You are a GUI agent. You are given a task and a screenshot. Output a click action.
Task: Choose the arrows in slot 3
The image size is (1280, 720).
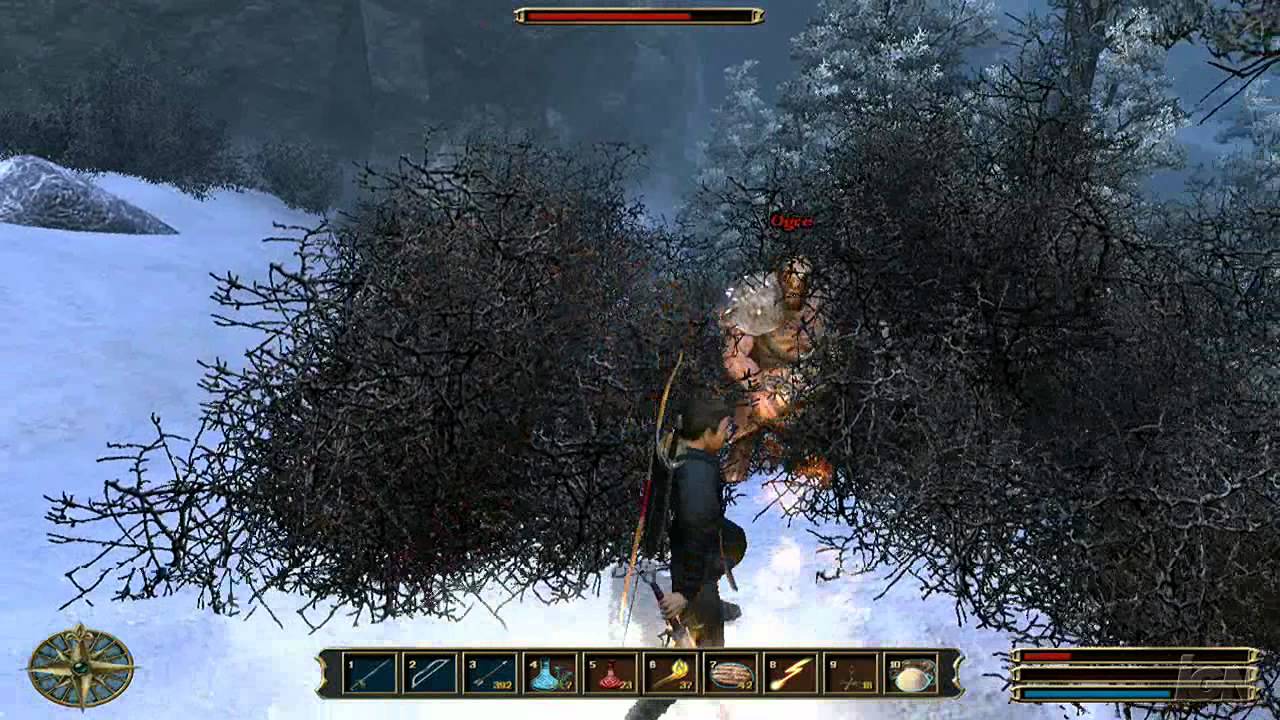tap(490, 673)
